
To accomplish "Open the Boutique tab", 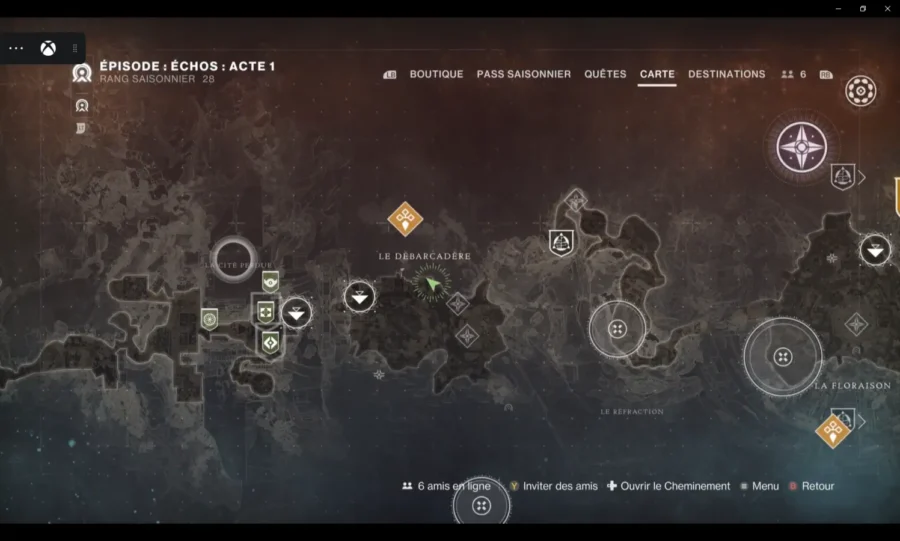I will pos(436,74).
